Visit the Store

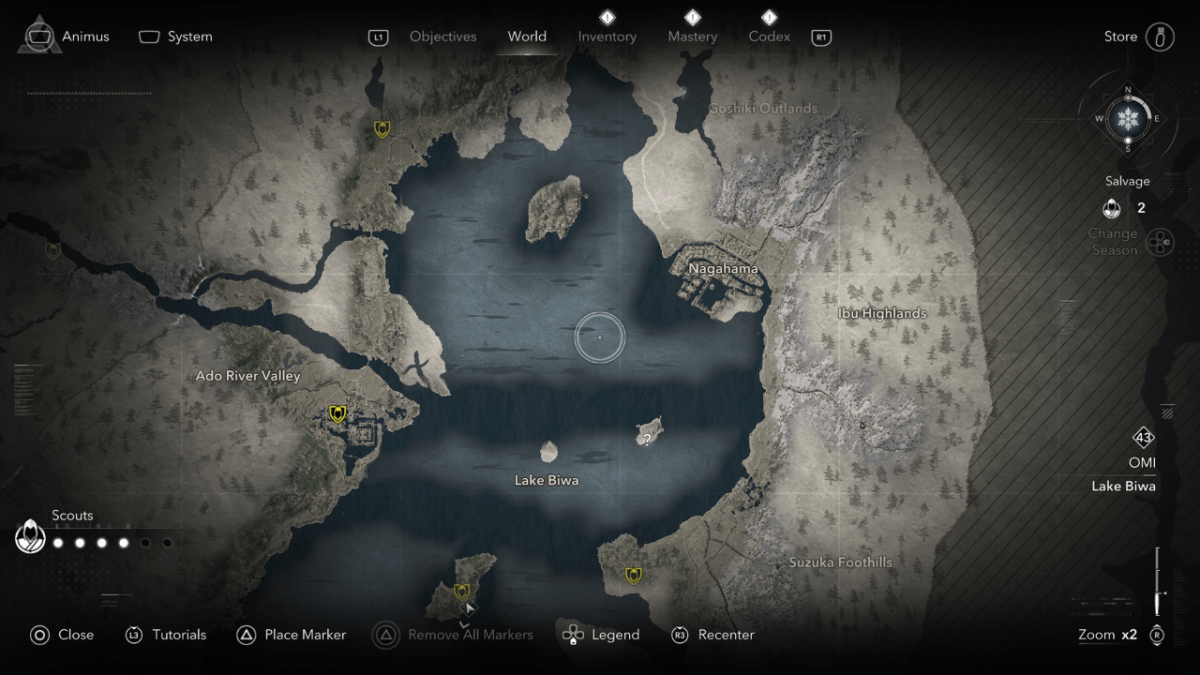(1138, 37)
